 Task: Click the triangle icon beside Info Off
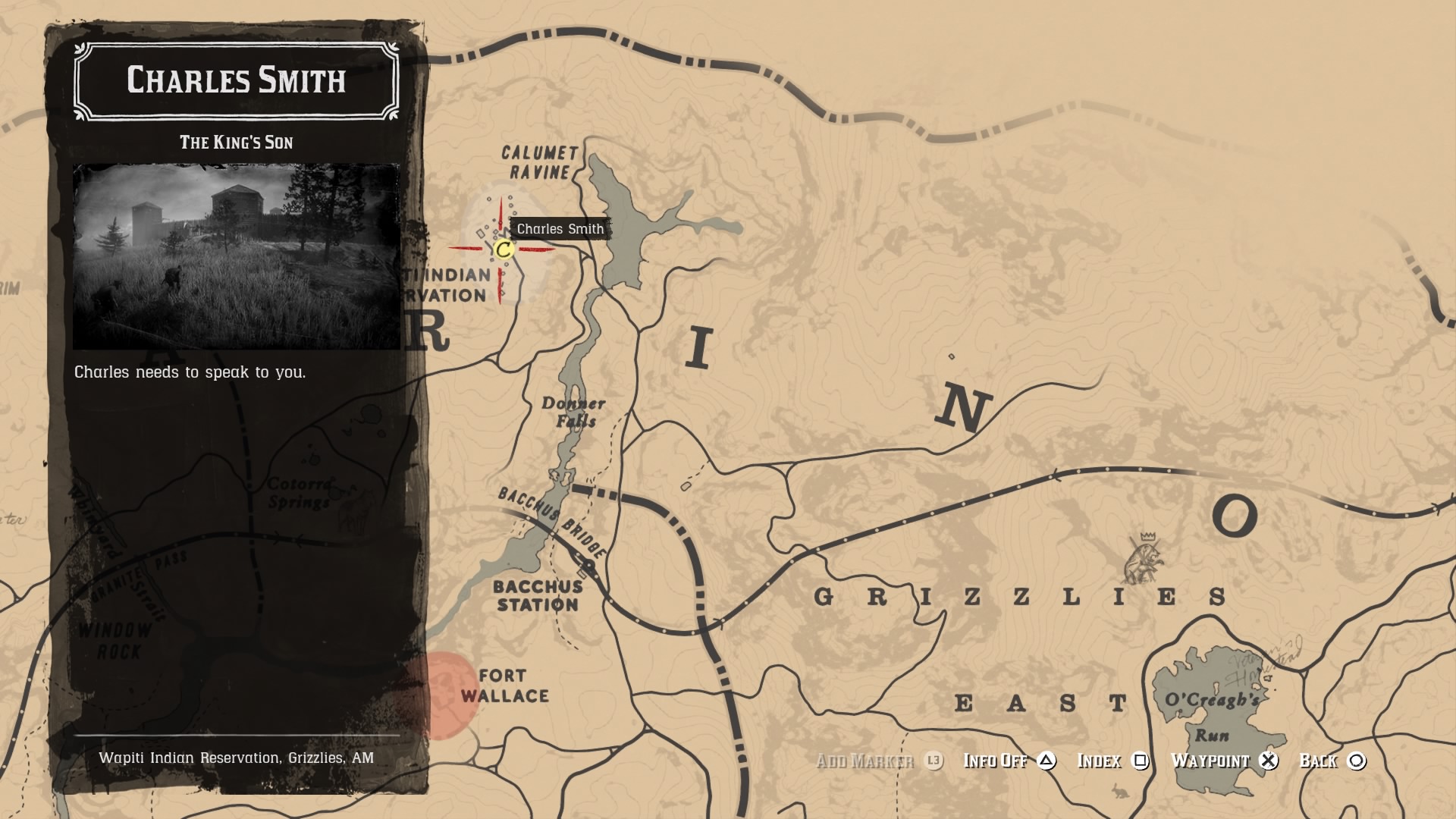click(1048, 761)
